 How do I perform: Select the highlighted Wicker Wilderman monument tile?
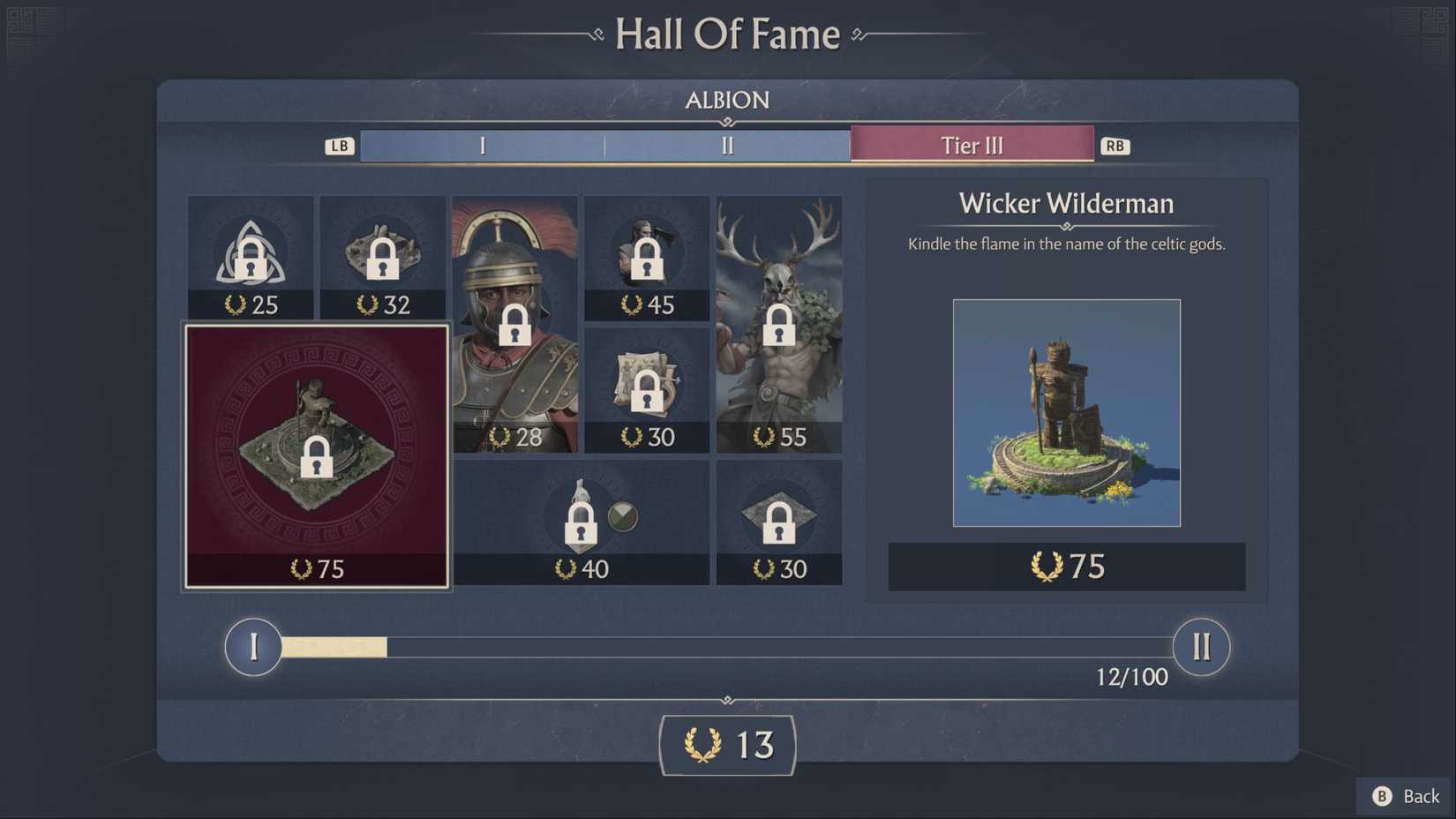coord(316,455)
